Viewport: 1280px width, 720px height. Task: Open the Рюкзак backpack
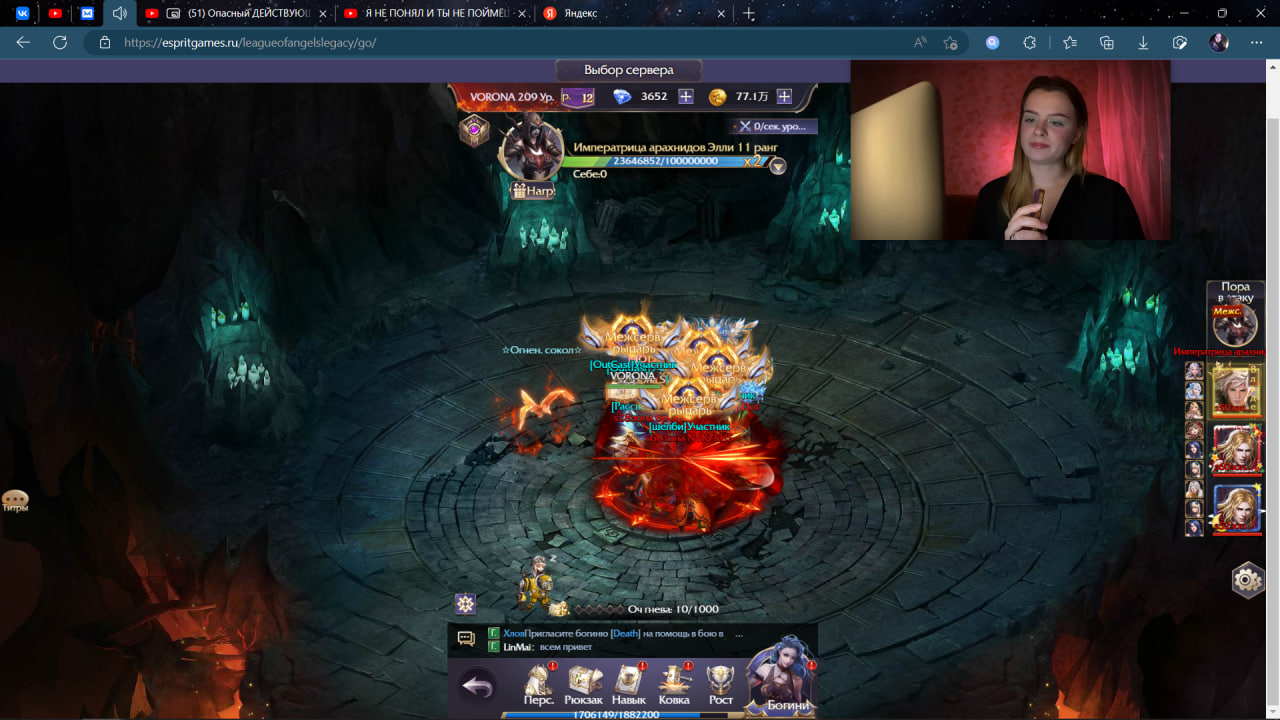[584, 684]
